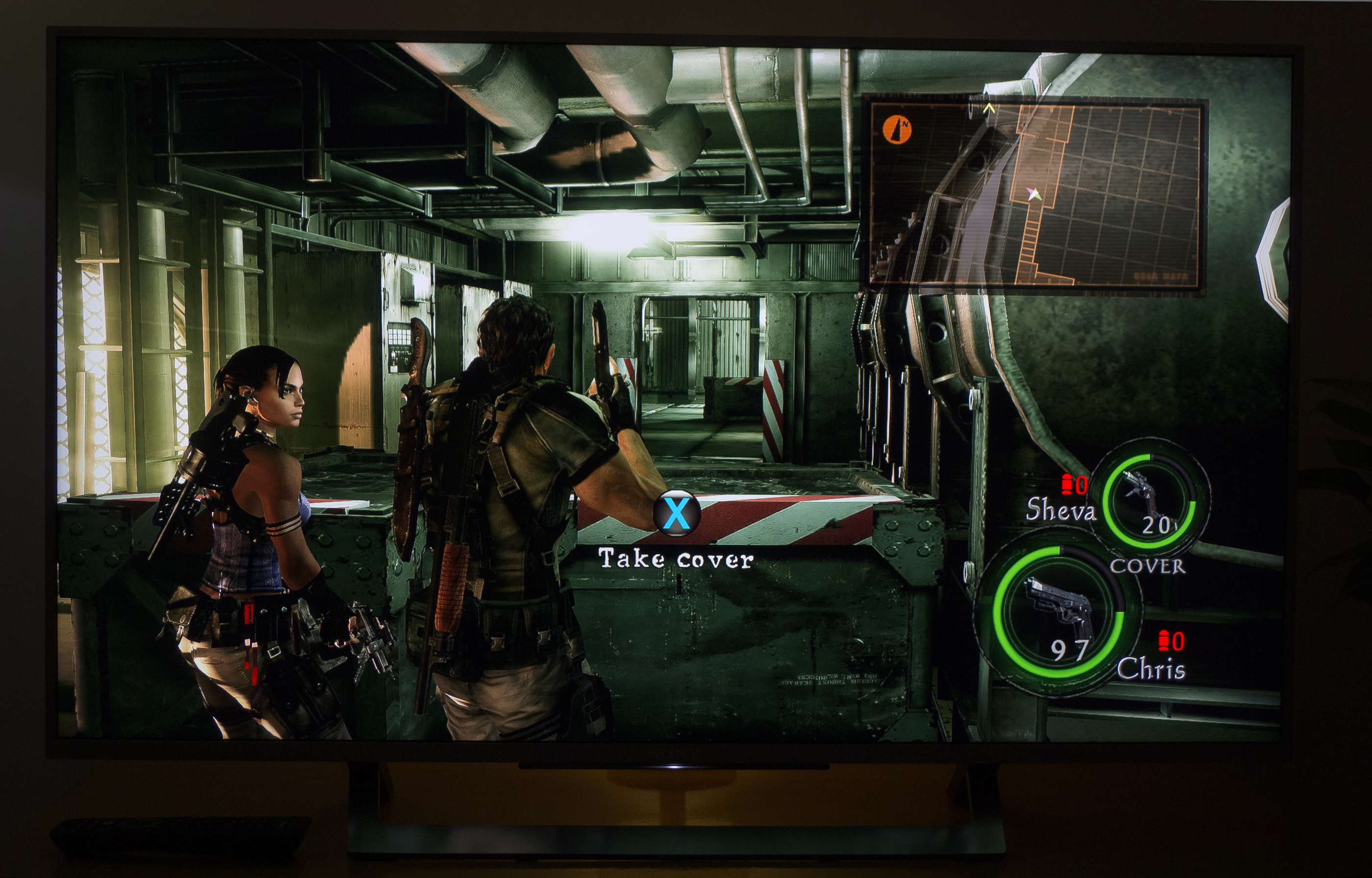Image resolution: width=1372 pixels, height=878 pixels.
Task: Open the minimap in the corner
Action: coord(1034,194)
